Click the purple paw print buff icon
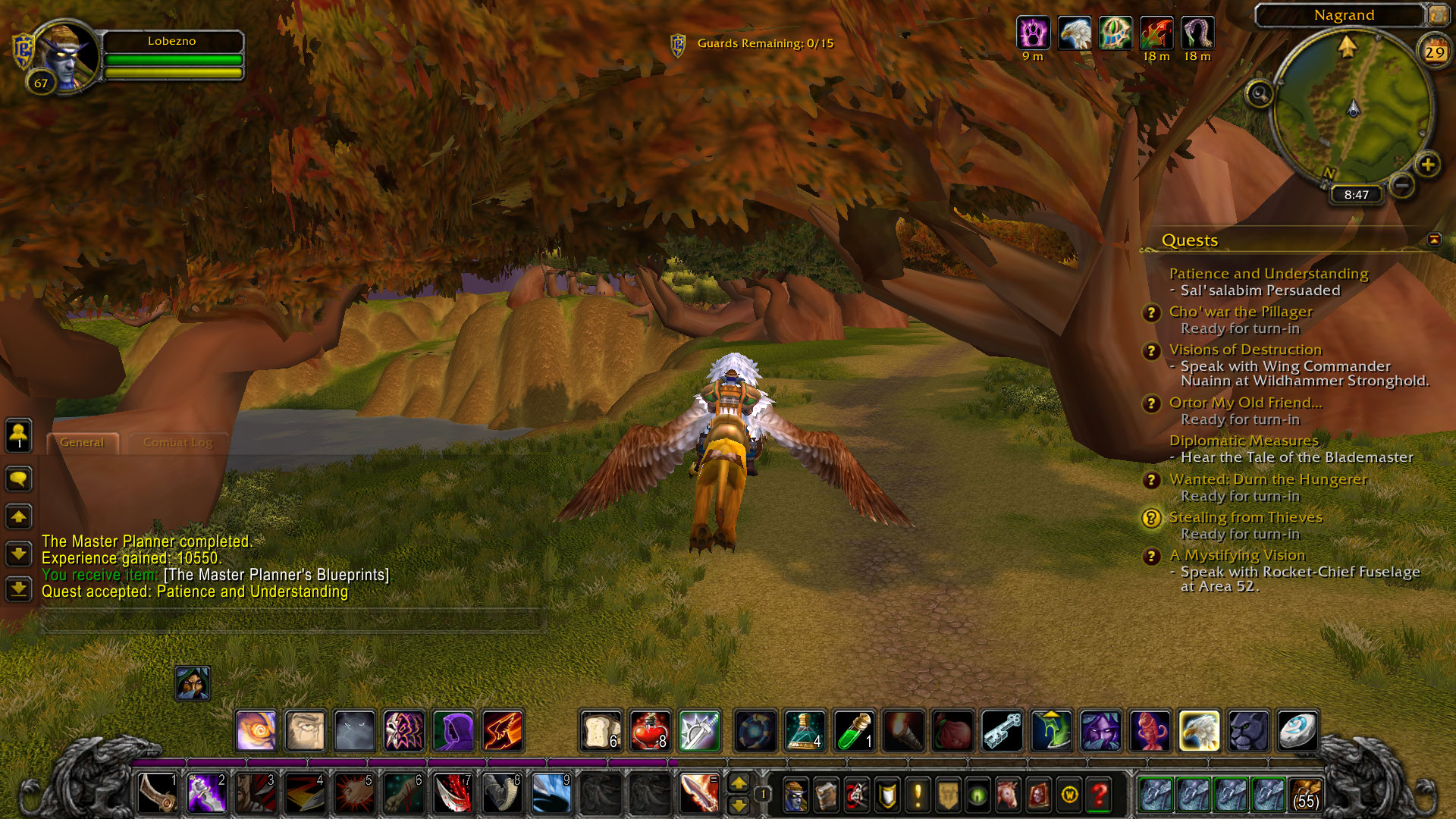The image size is (1456, 819). [1033, 33]
